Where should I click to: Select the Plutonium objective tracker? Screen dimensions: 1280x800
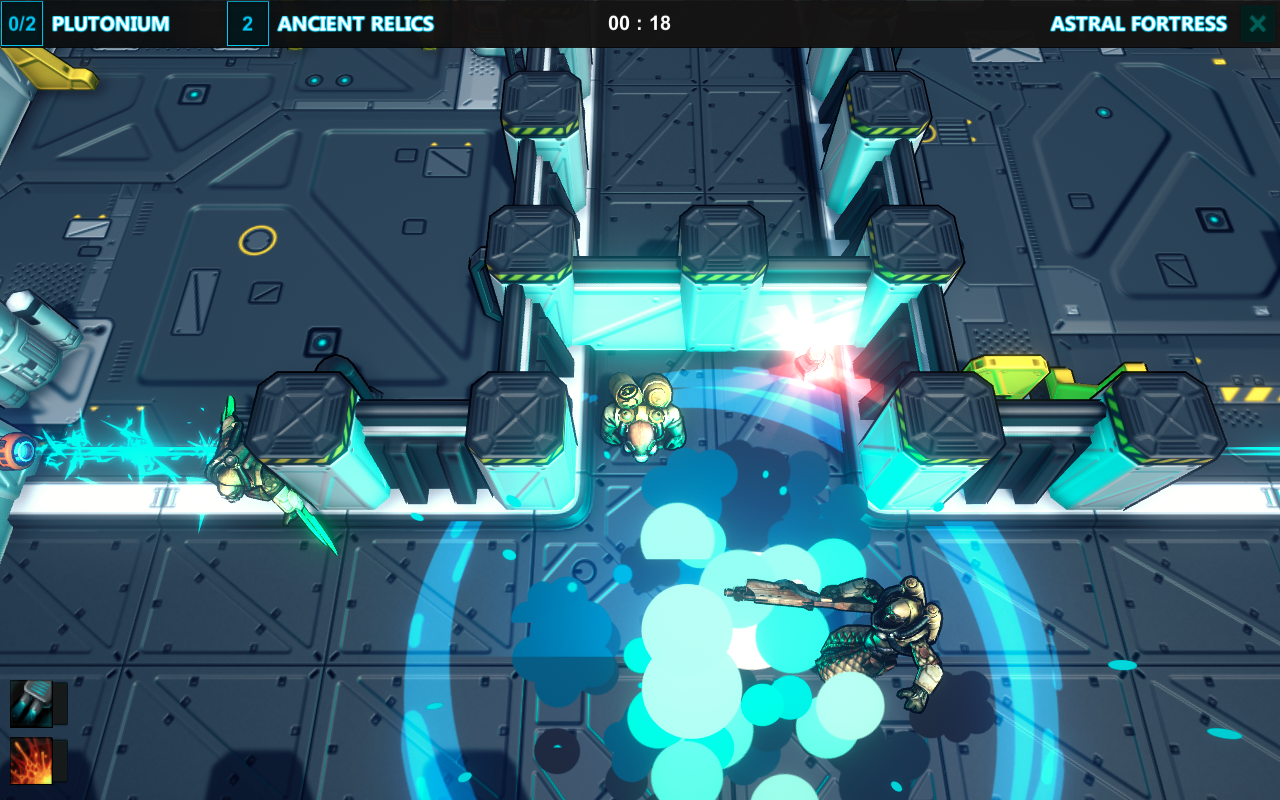pyautogui.click(x=86, y=24)
